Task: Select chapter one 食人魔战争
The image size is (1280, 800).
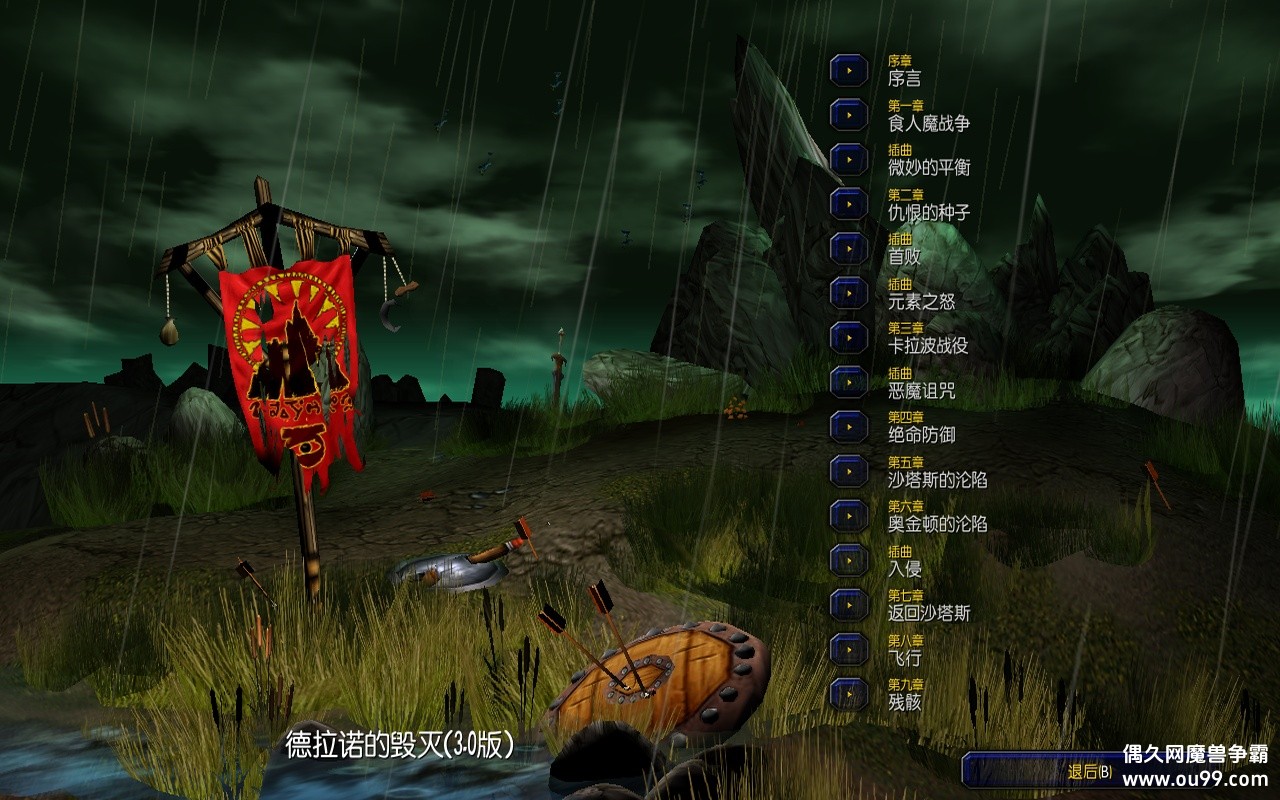Action: pos(849,115)
